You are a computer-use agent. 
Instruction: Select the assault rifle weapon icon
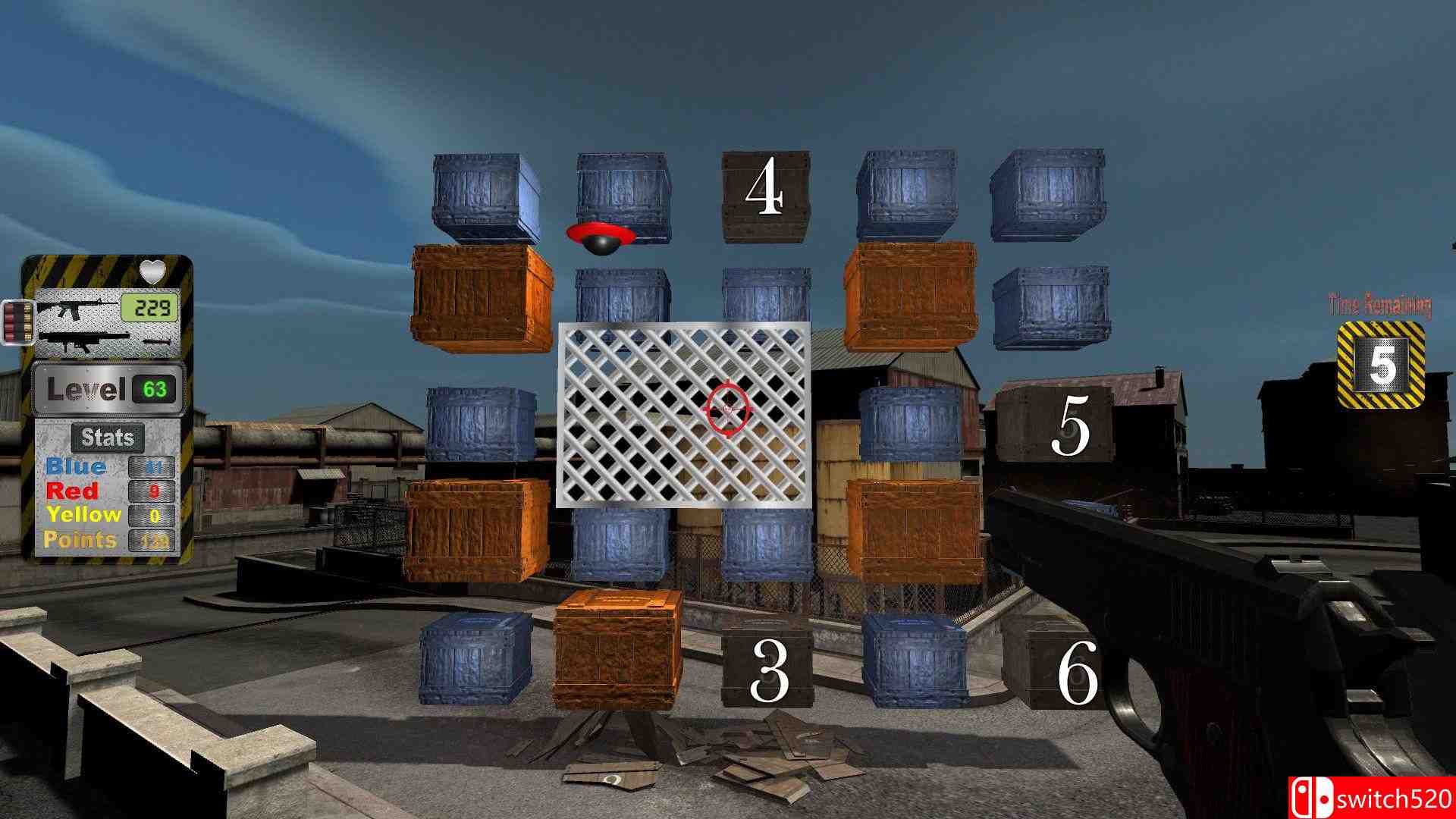(76, 307)
